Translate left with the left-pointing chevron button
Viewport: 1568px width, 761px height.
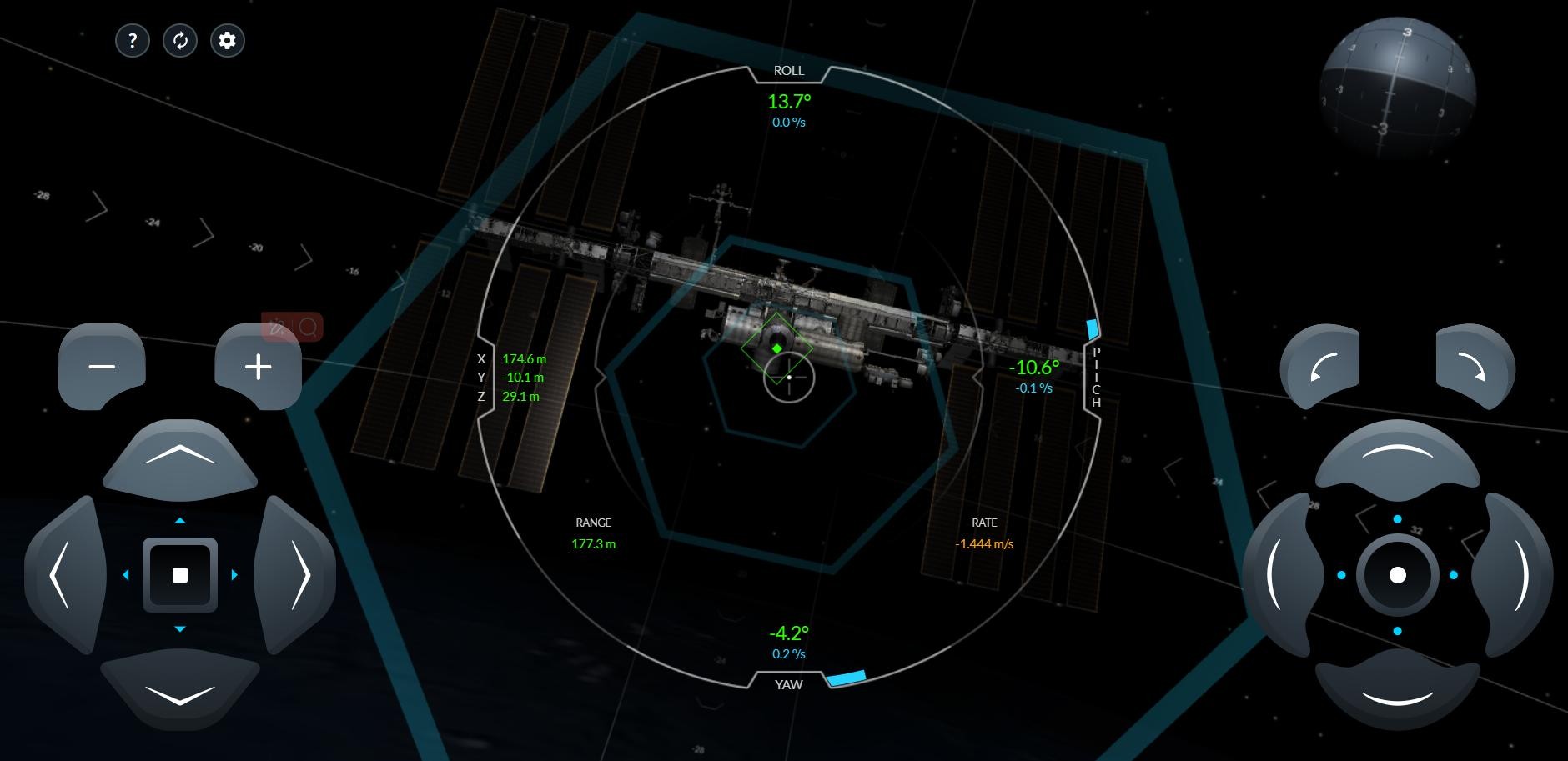tap(62, 575)
